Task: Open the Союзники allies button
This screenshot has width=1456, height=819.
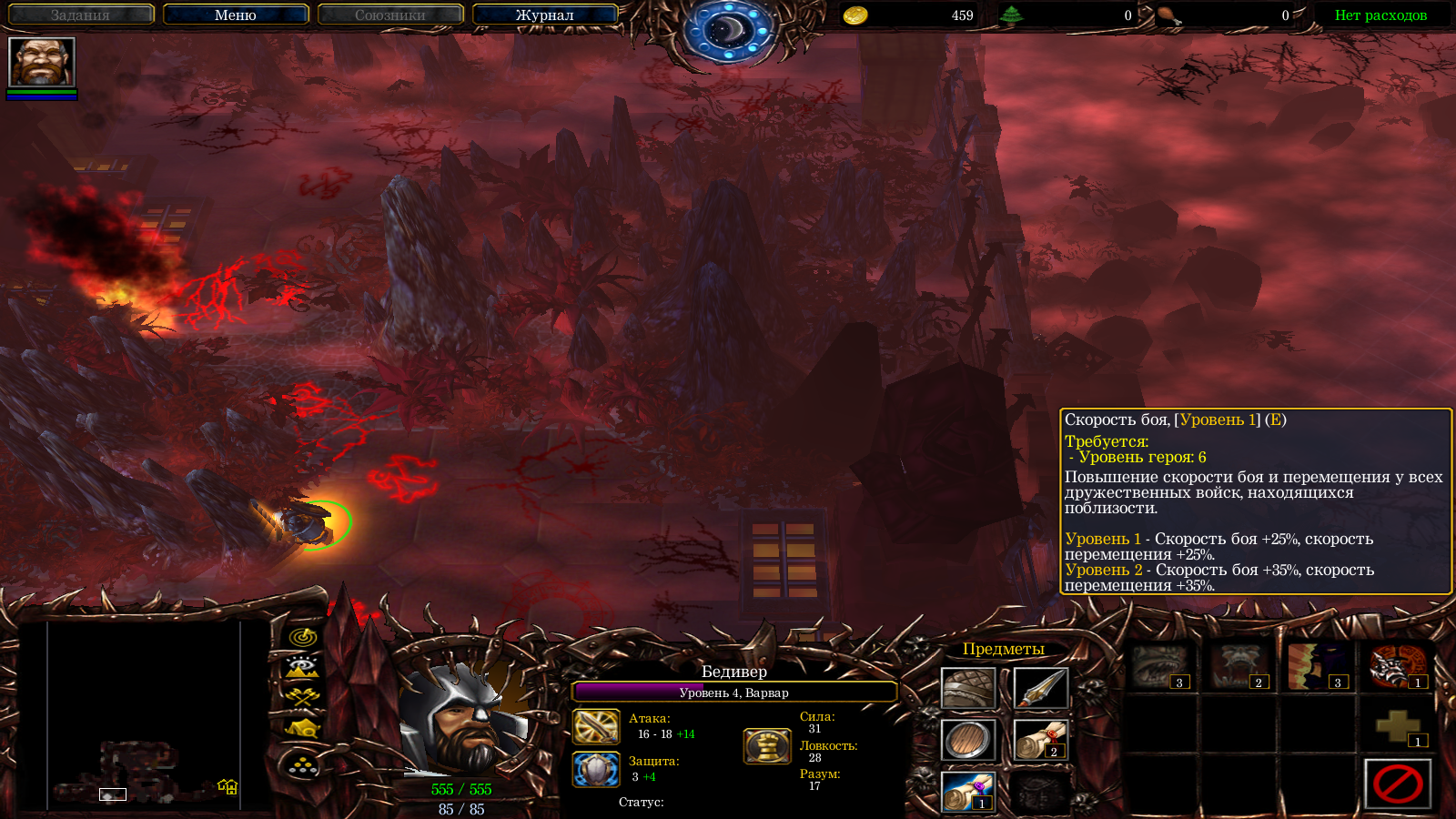Action: click(390, 15)
